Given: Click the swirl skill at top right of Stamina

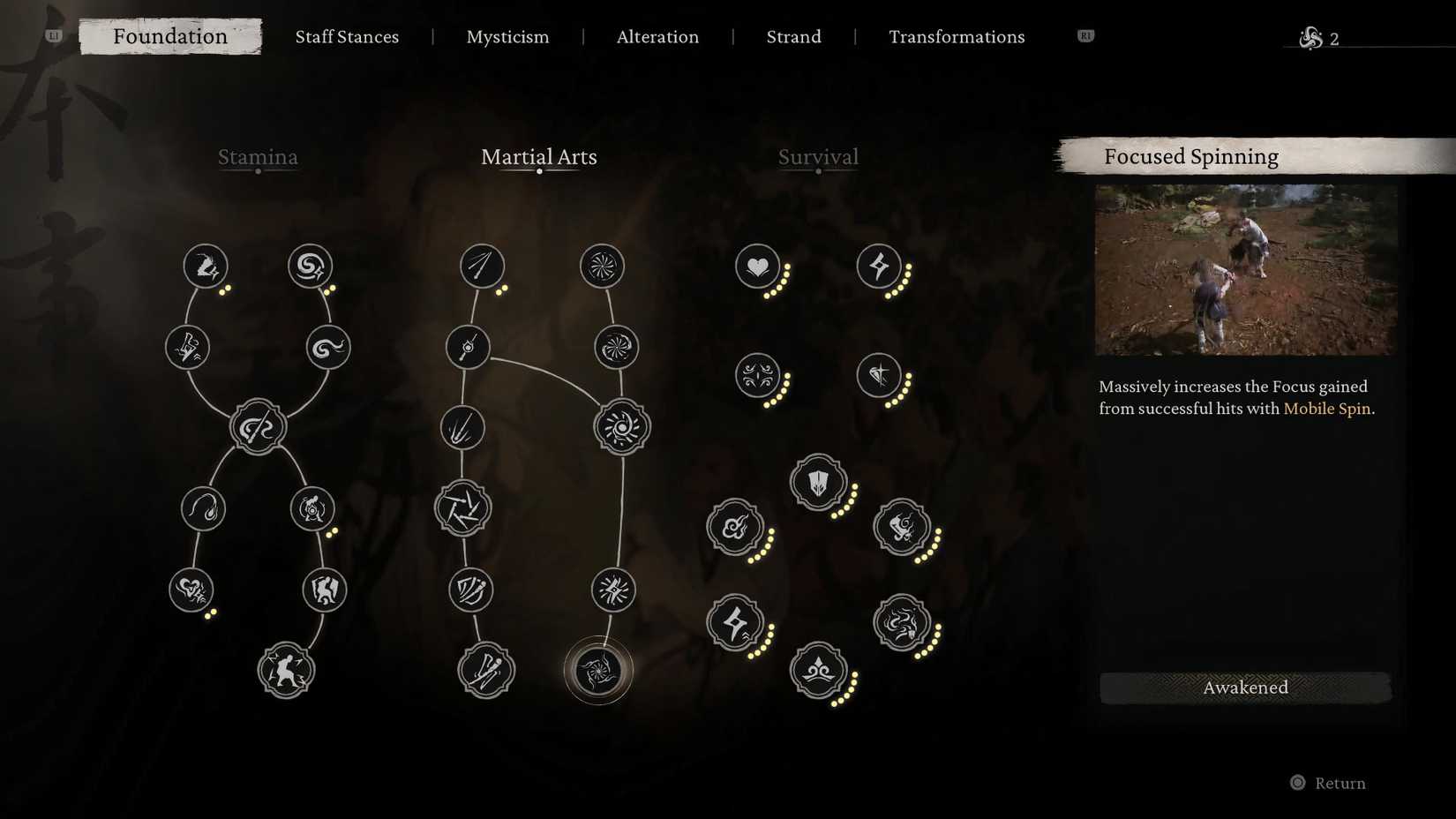Looking at the screenshot, I should coord(311,265).
